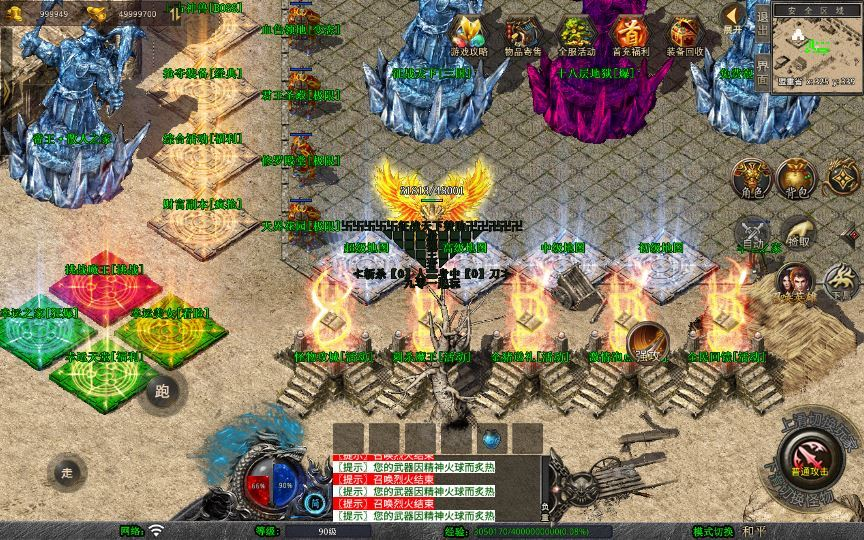The image size is (864, 540).
Task: Tap the 下马 dismount icon
Action: click(843, 281)
